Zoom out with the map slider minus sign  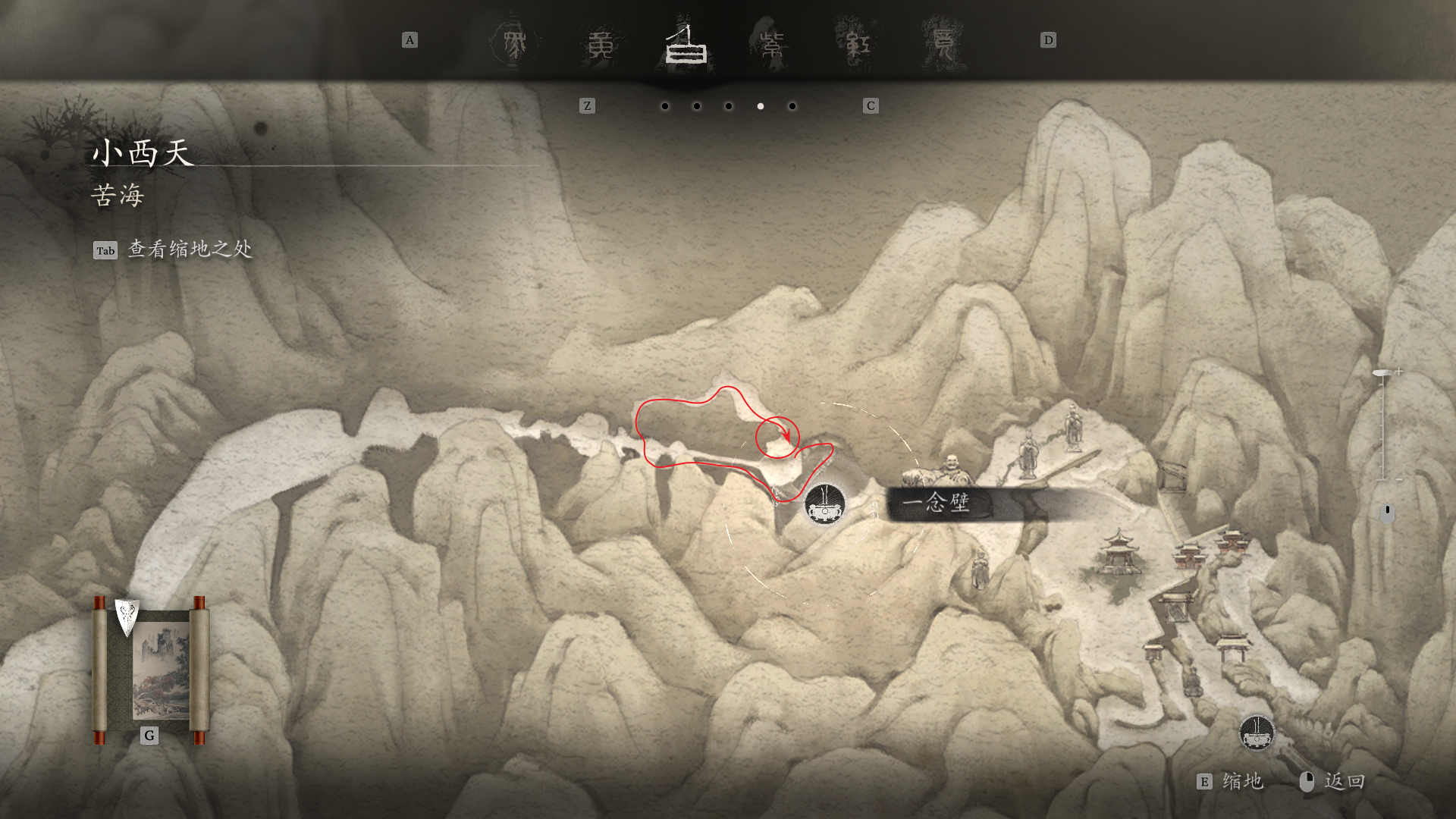[1399, 479]
